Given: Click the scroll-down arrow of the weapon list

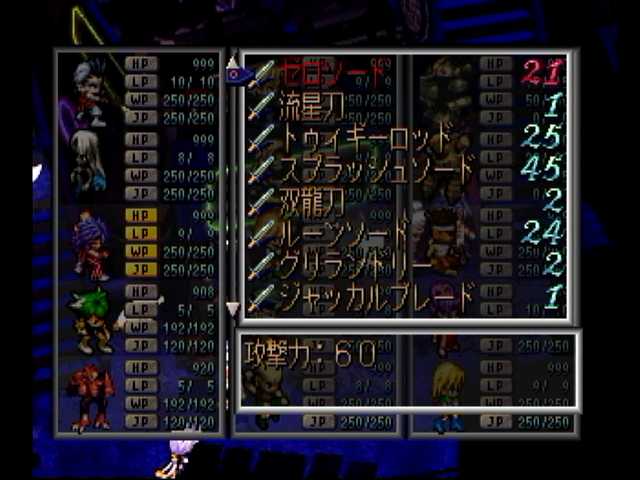Looking at the screenshot, I should pyautogui.click(x=233, y=308).
